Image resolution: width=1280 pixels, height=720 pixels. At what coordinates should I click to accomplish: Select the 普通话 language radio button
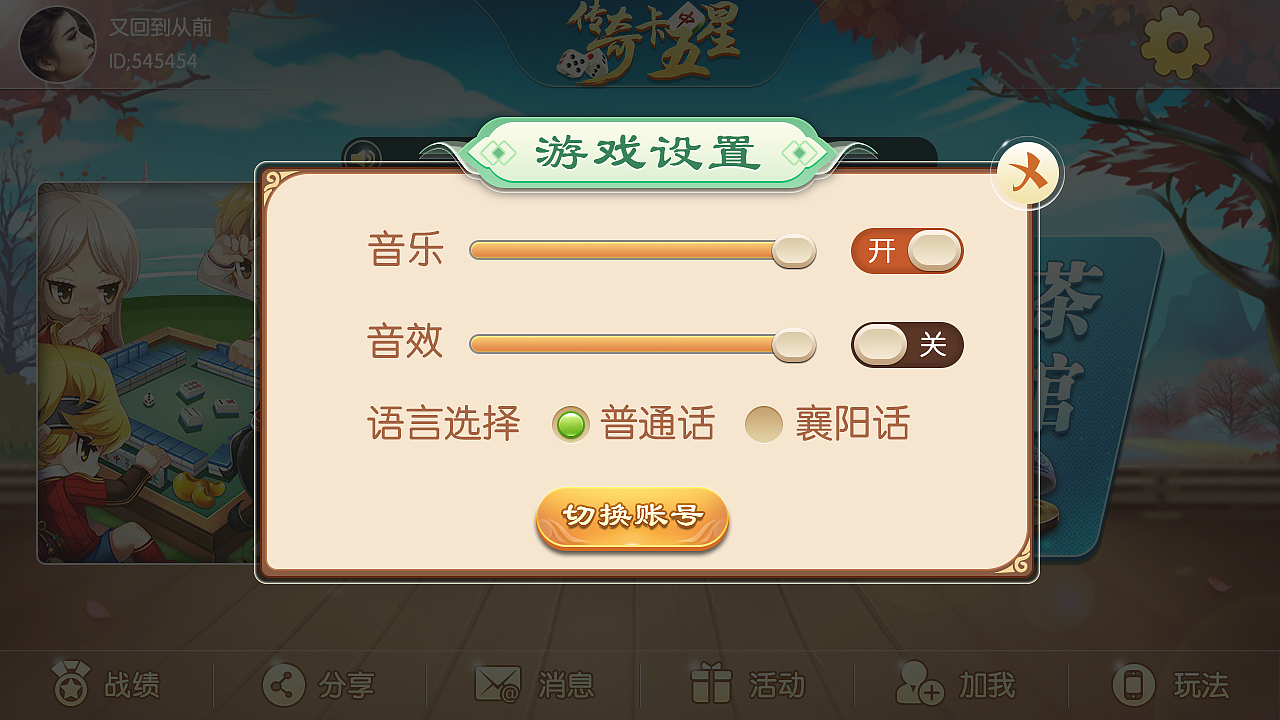pyautogui.click(x=570, y=424)
